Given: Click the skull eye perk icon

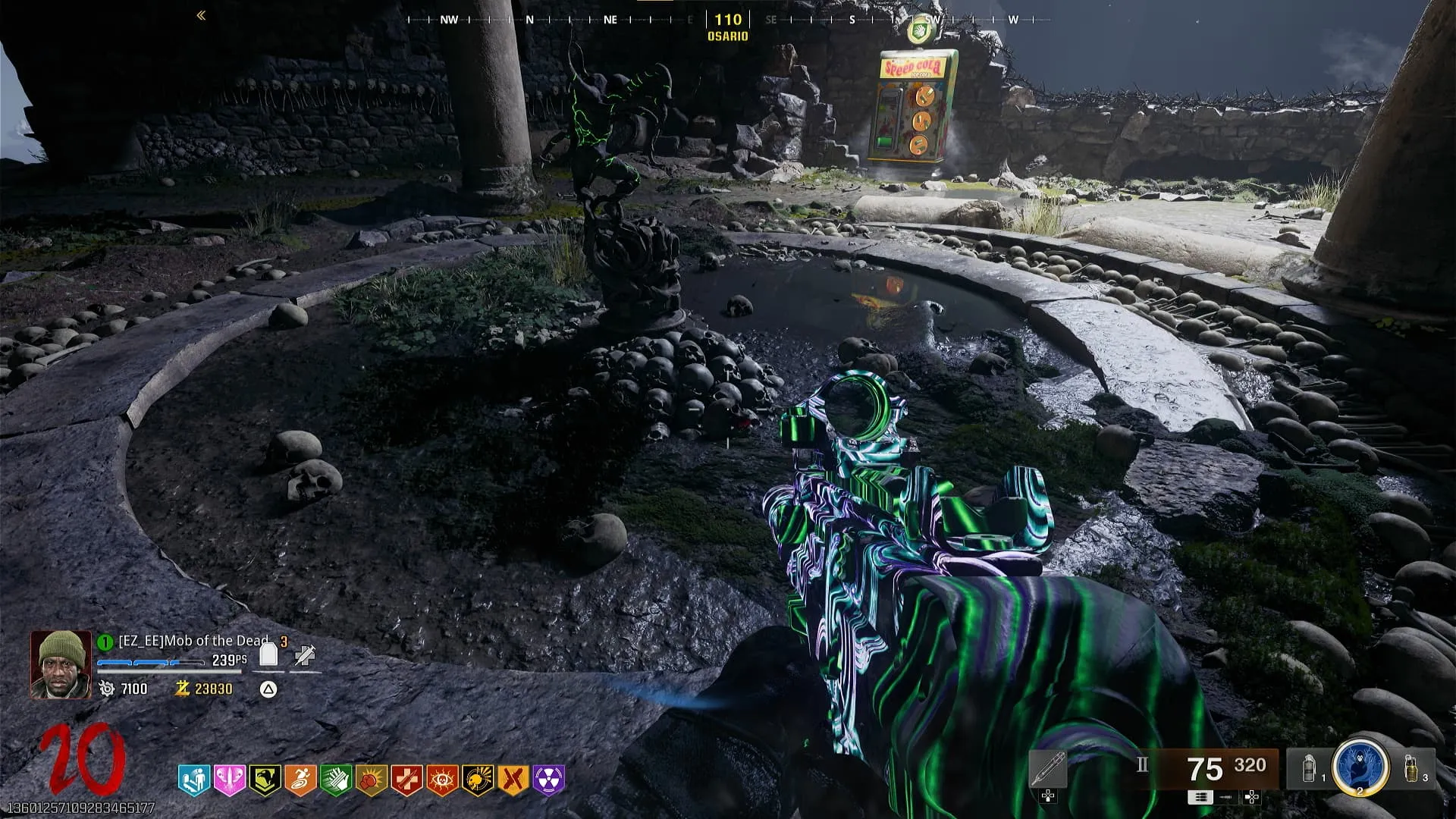Looking at the screenshot, I should (x=442, y=780).
